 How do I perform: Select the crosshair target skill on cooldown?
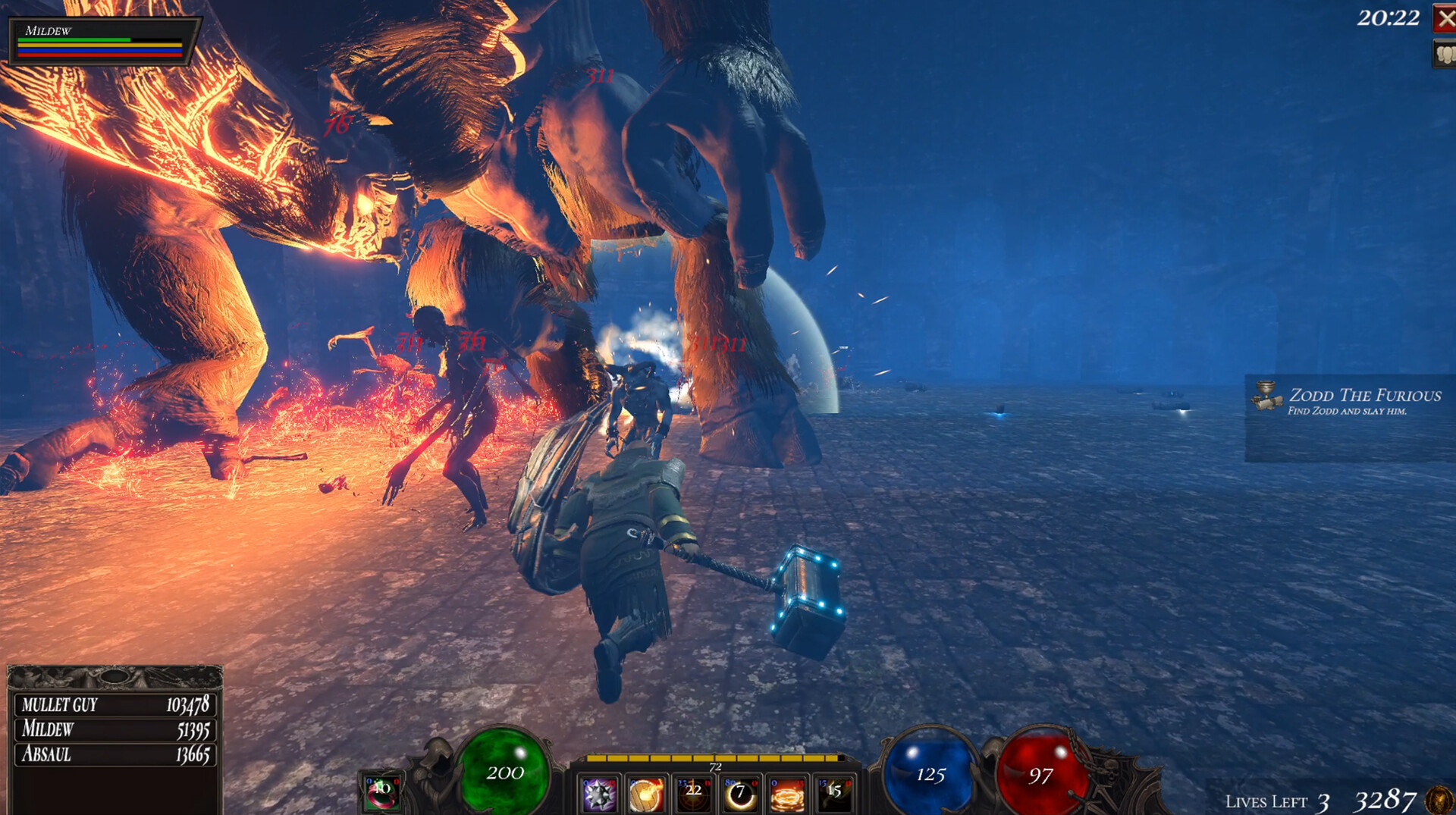click(693, 795)
